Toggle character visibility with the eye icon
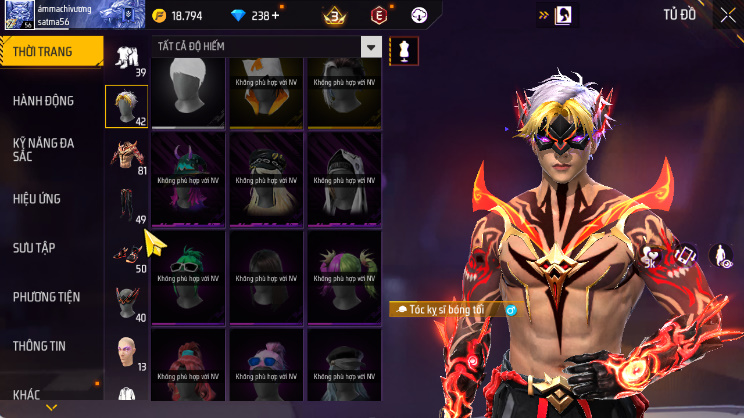 (720, 256)
